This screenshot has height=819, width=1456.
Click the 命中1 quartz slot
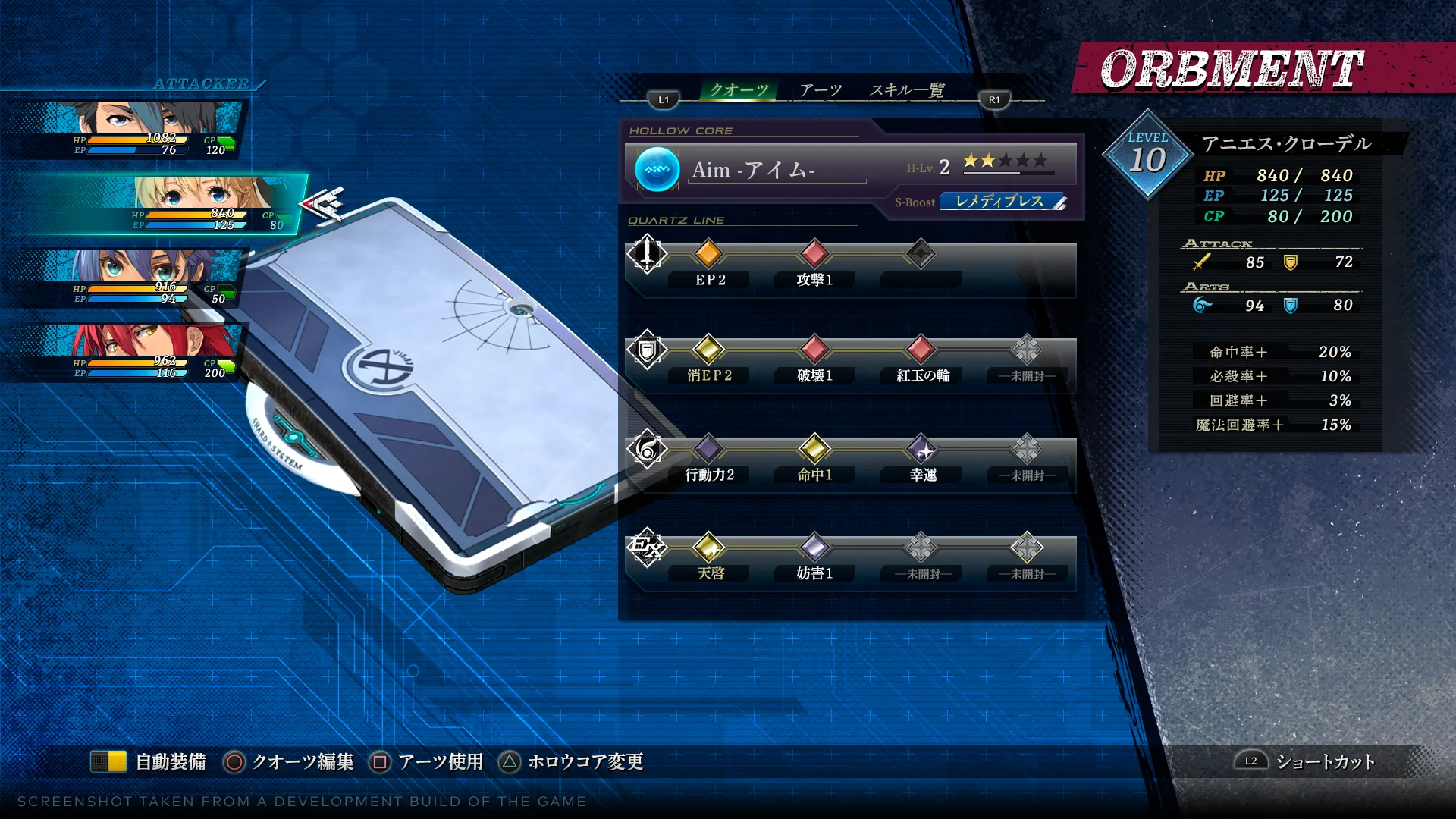[814, 449]
